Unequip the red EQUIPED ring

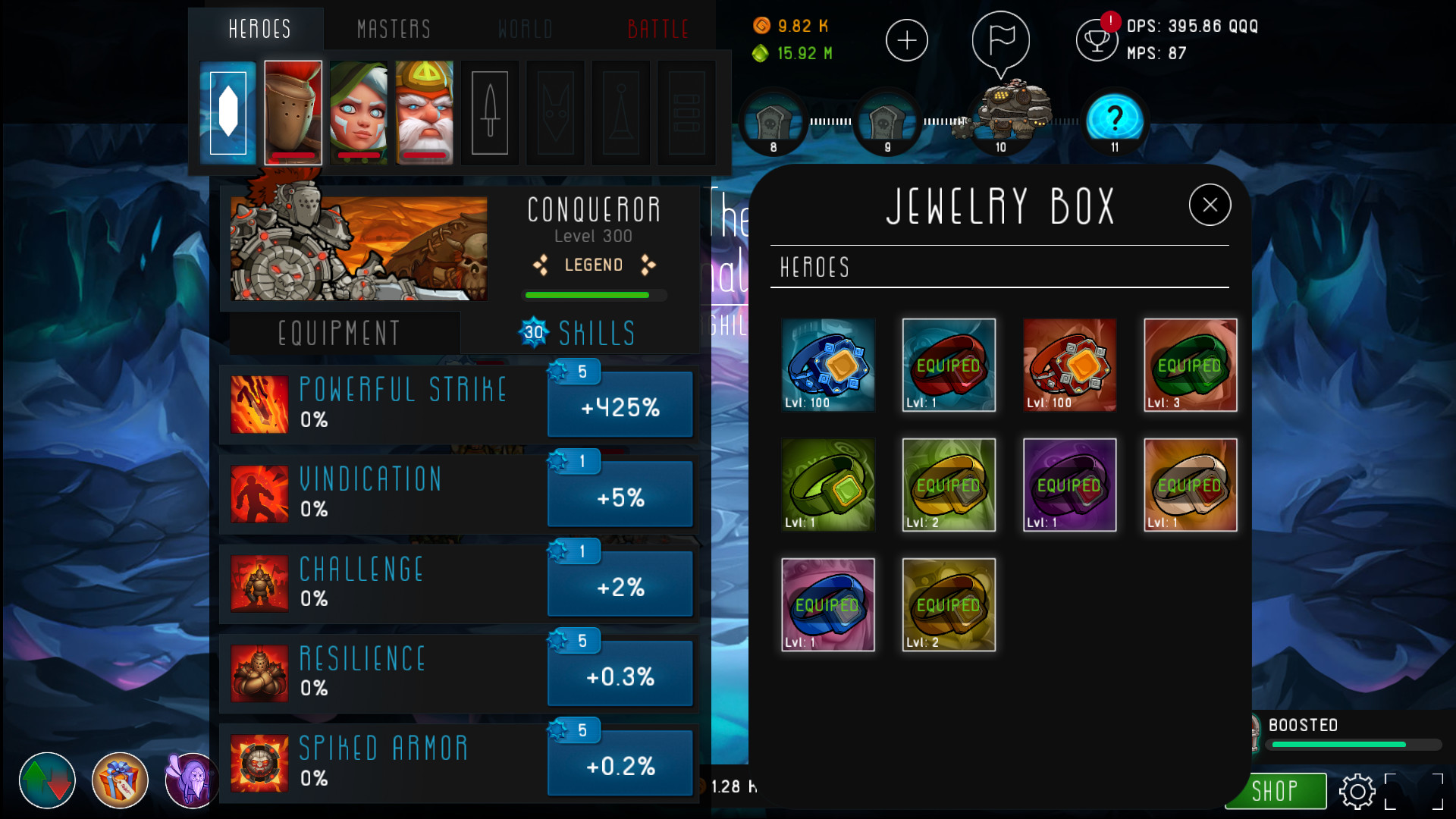(949, 365)
